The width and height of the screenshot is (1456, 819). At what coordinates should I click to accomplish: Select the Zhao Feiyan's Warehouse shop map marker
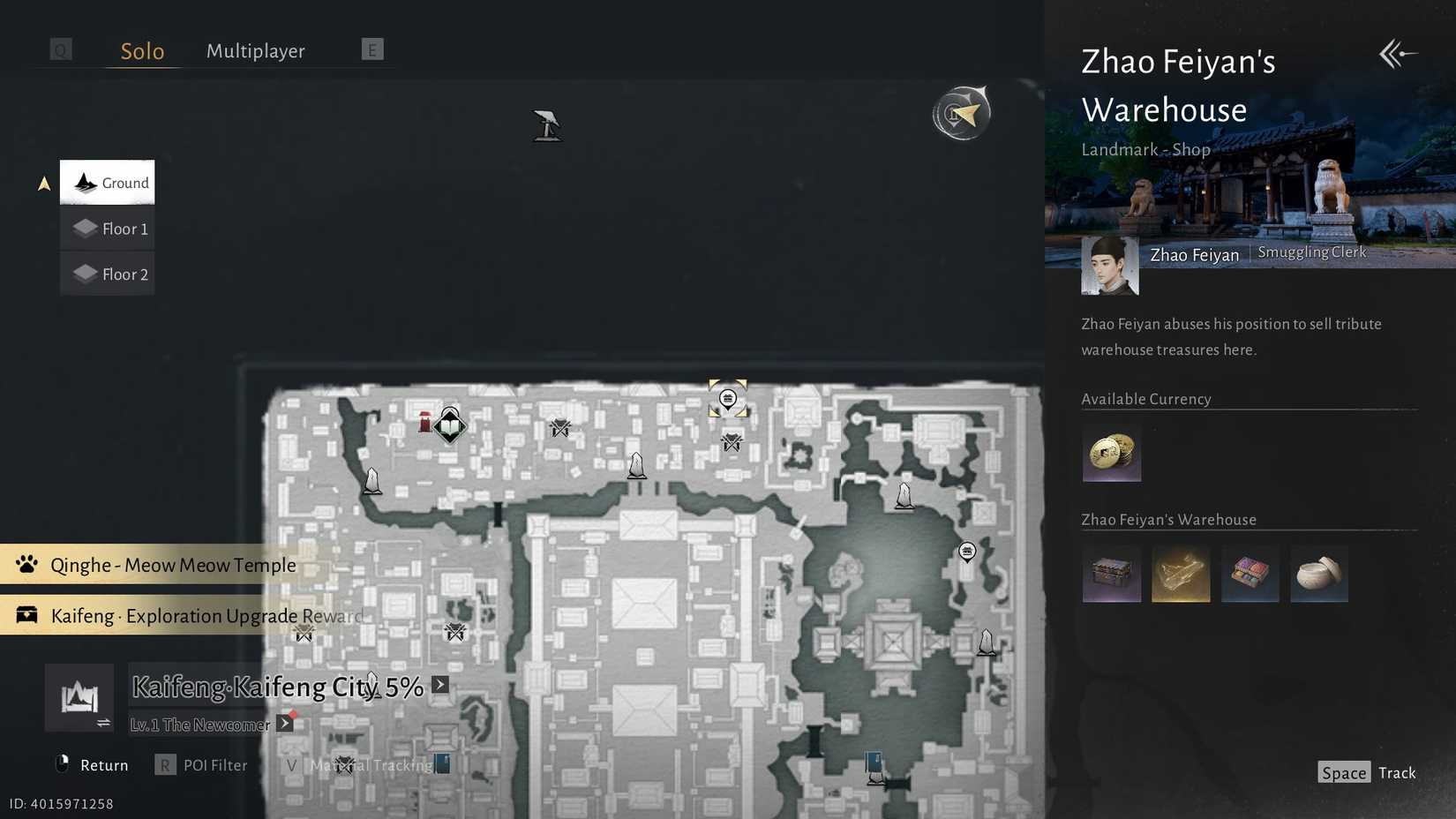[x=727, y=398]
